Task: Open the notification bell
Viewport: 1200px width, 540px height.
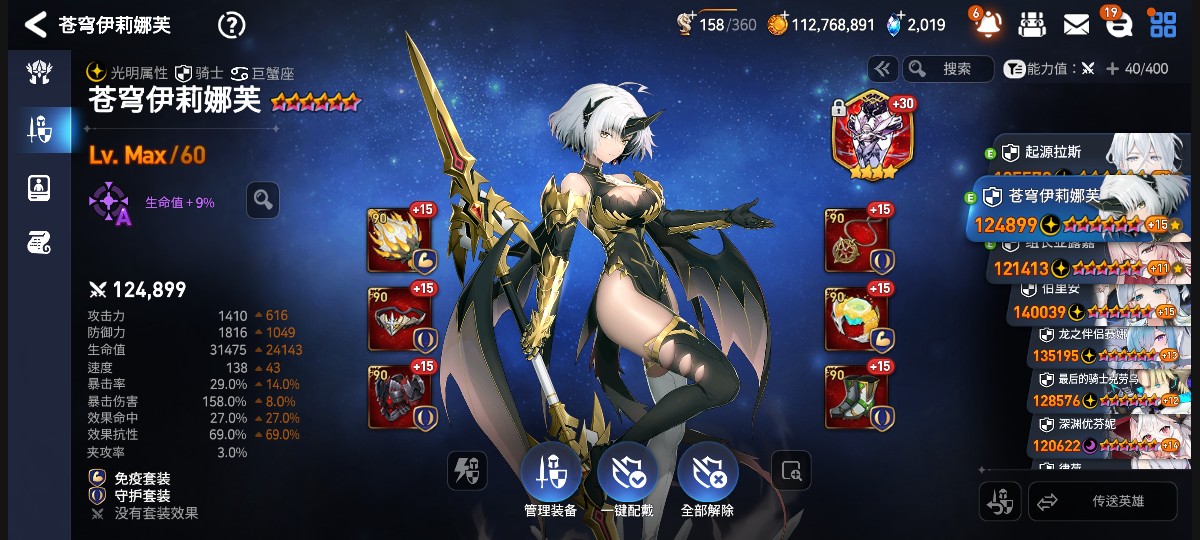Action: point(988,24)
